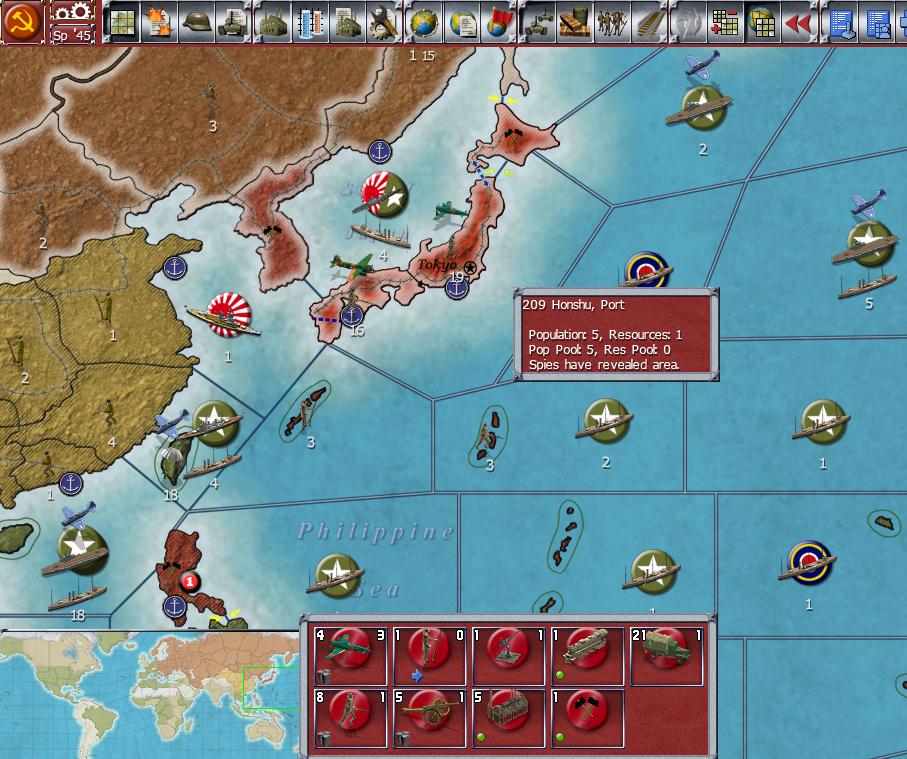The width and height of the screenshot is (907, 759).
Task: Choose the rifle infantry unit slot
Action: pyautogui.click(x=351, y=717)
